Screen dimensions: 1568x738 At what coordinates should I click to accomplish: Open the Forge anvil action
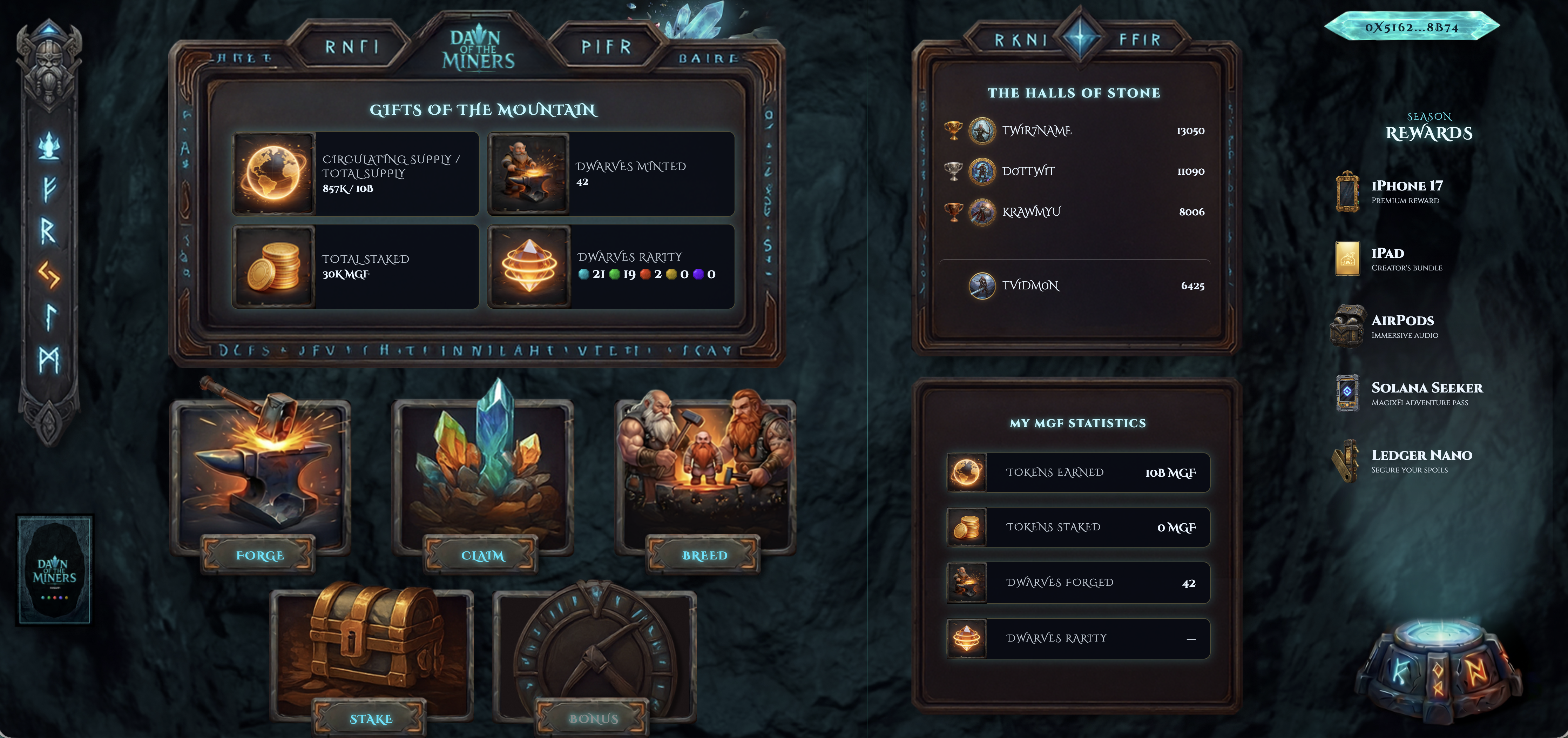[x=260, y=555]
